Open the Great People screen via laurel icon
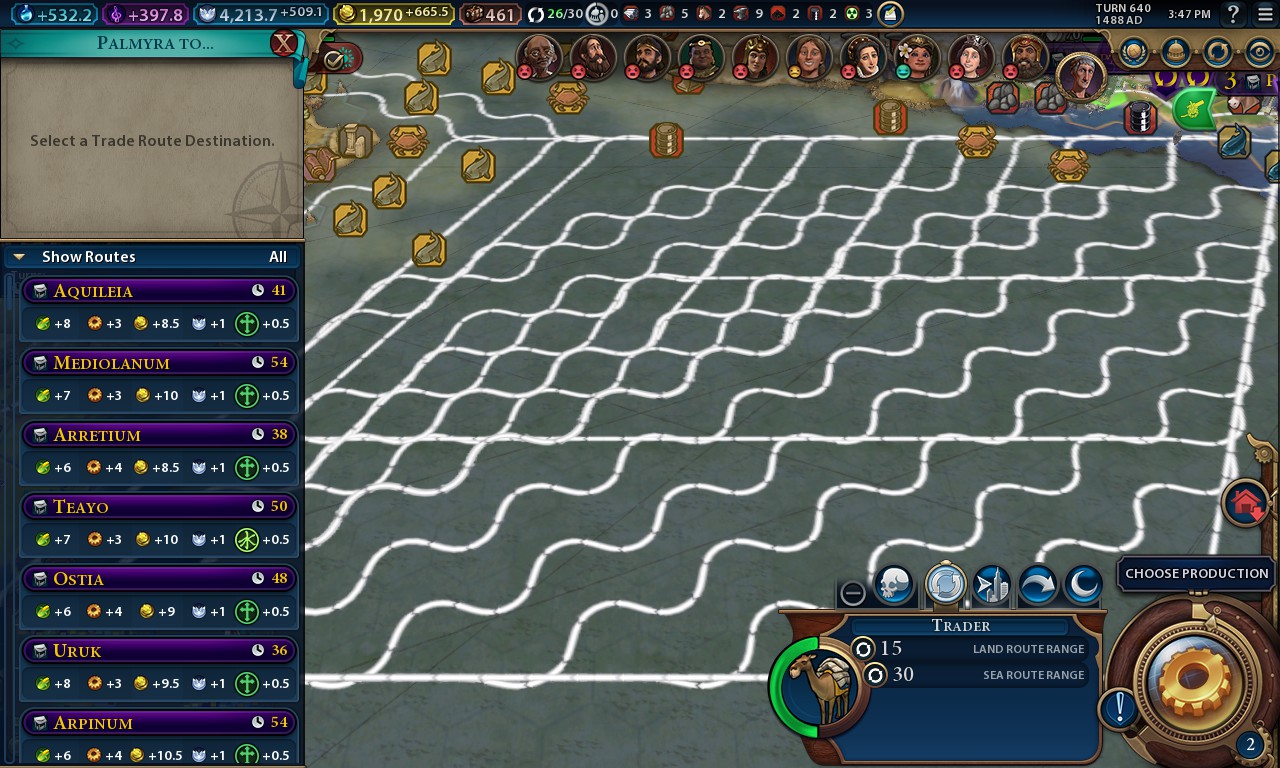The width and height of the screenshot is (1280, 768). coord(1132,51)
